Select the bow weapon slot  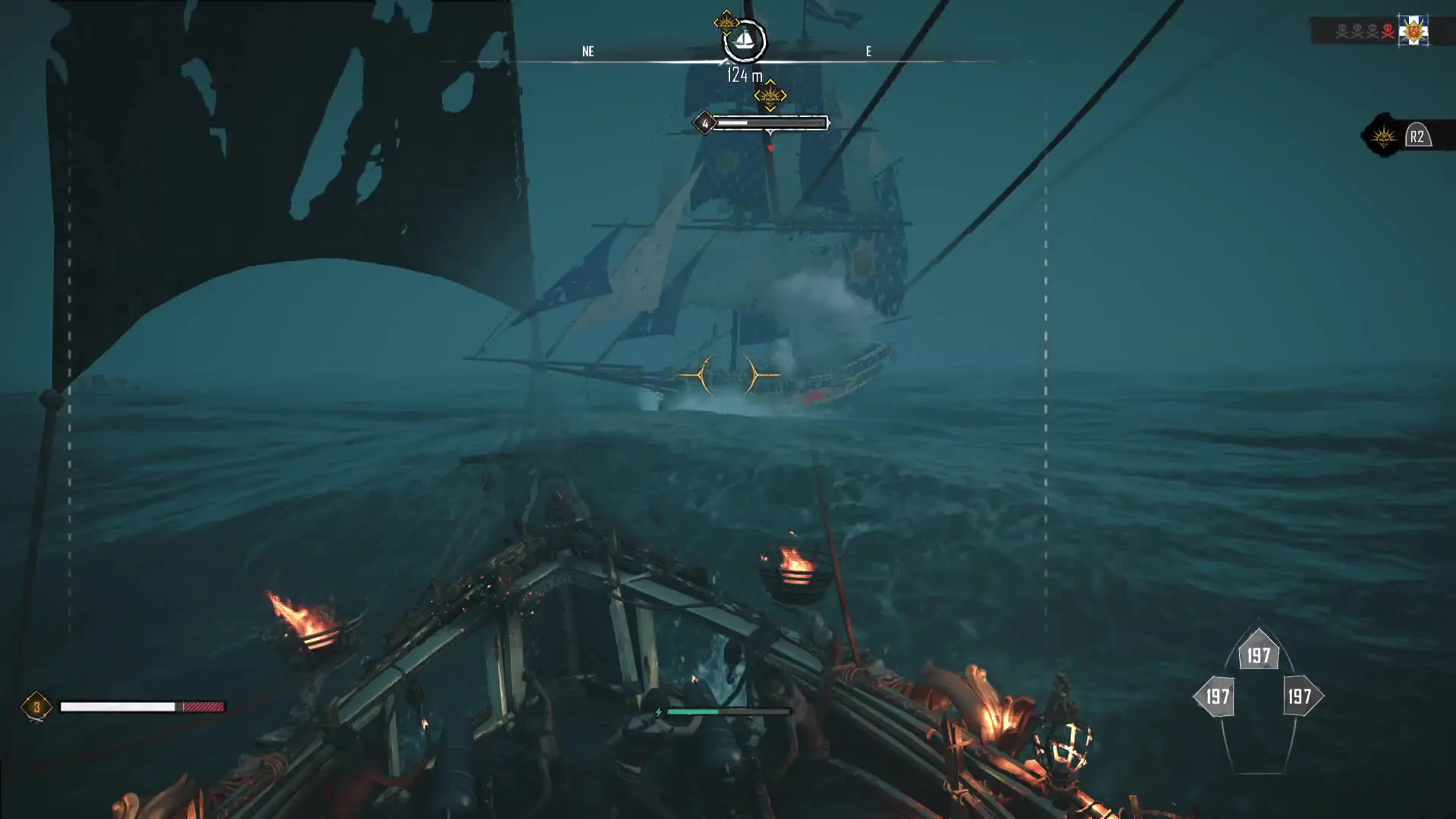point(1259,654)
